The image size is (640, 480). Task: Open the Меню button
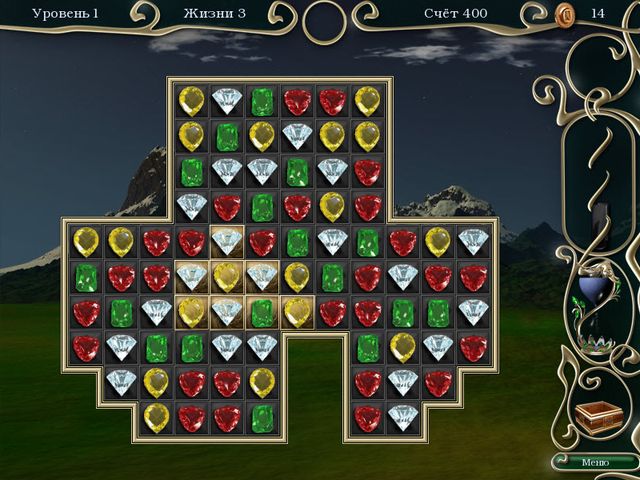click(595, 461)
